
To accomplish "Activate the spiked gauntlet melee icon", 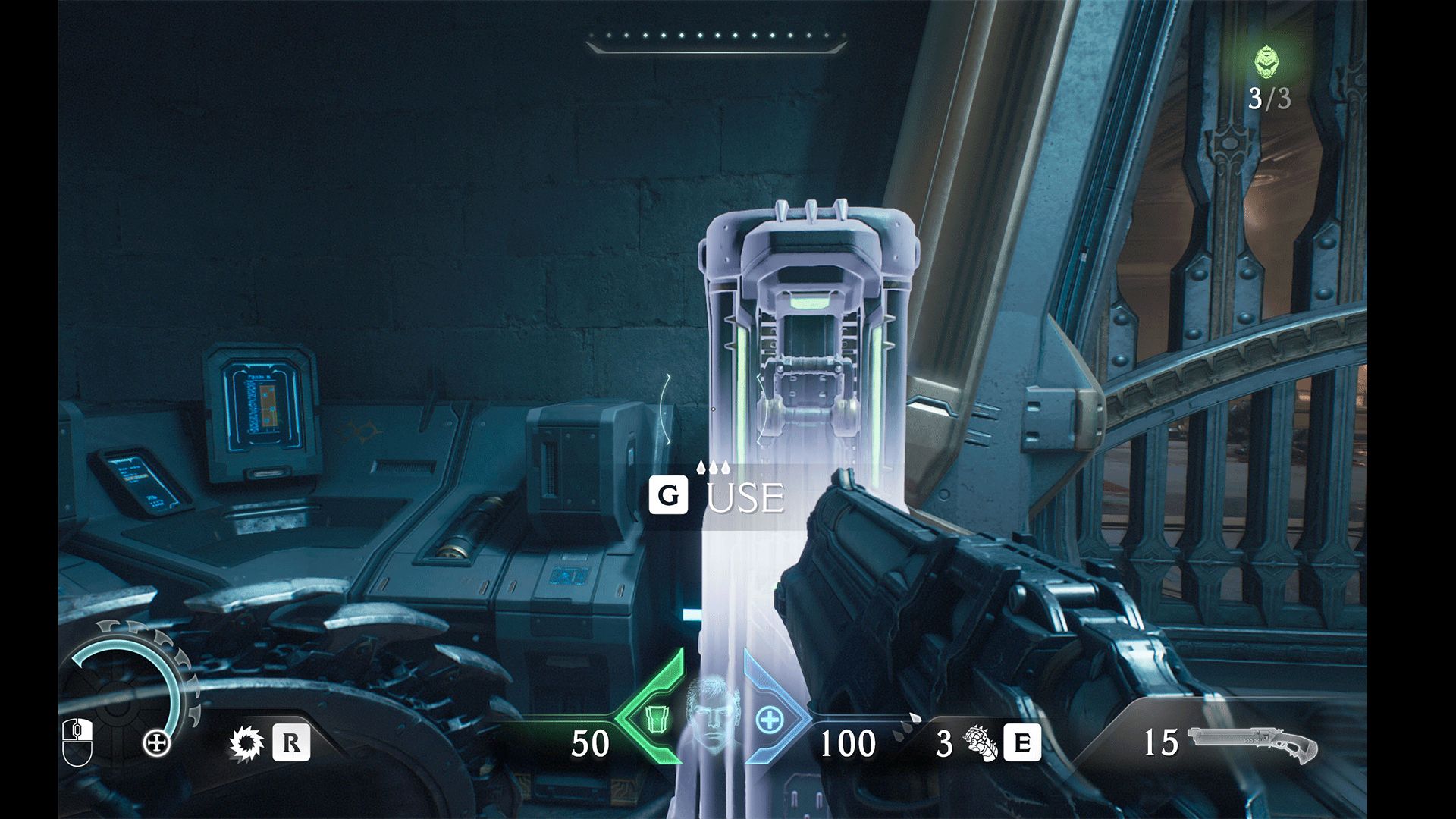I will (981, 743).
